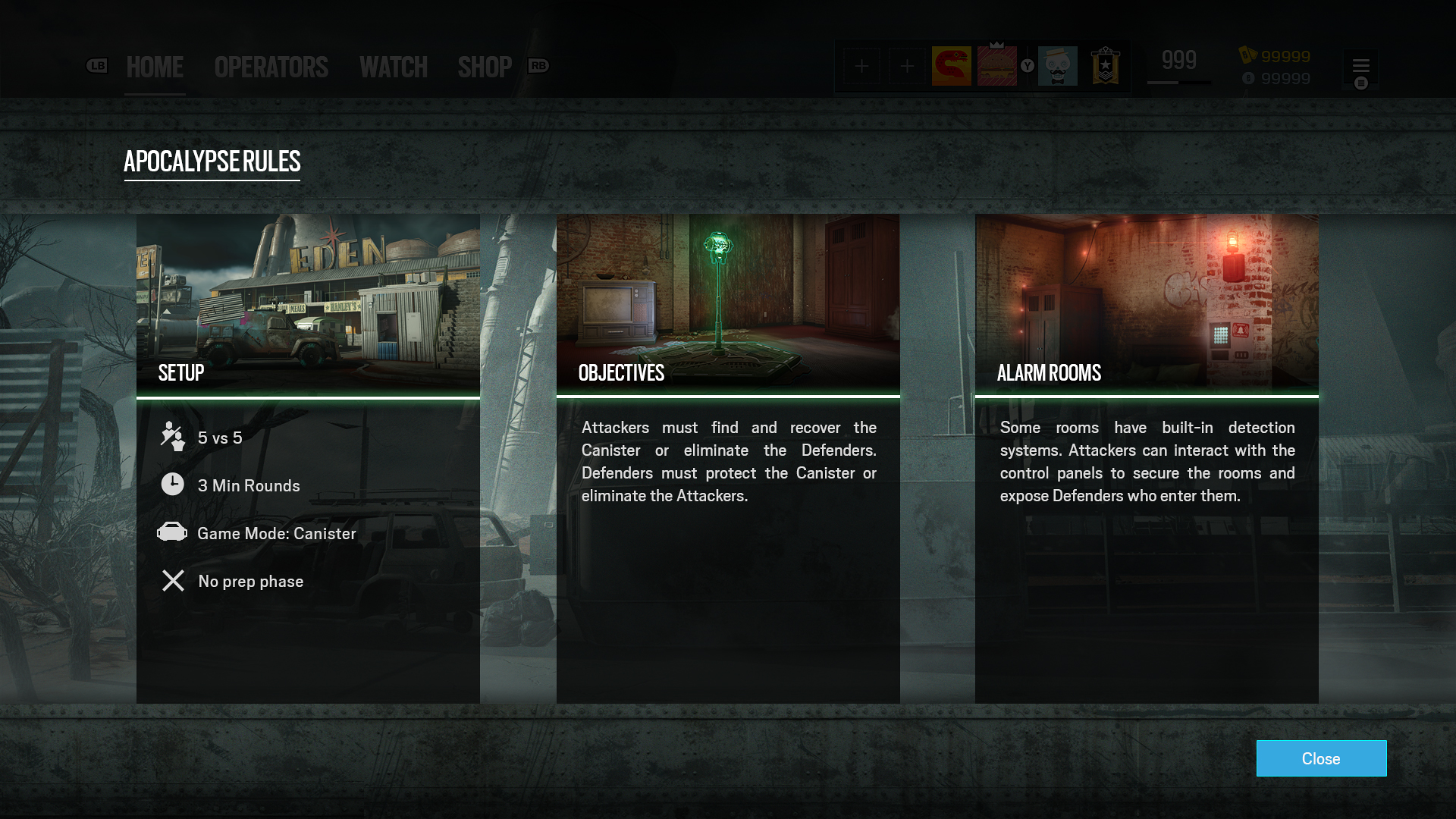Close the Apocalypse Rules screen
The height and width of the screenshot is (819, 1456).
[1321, 758]
